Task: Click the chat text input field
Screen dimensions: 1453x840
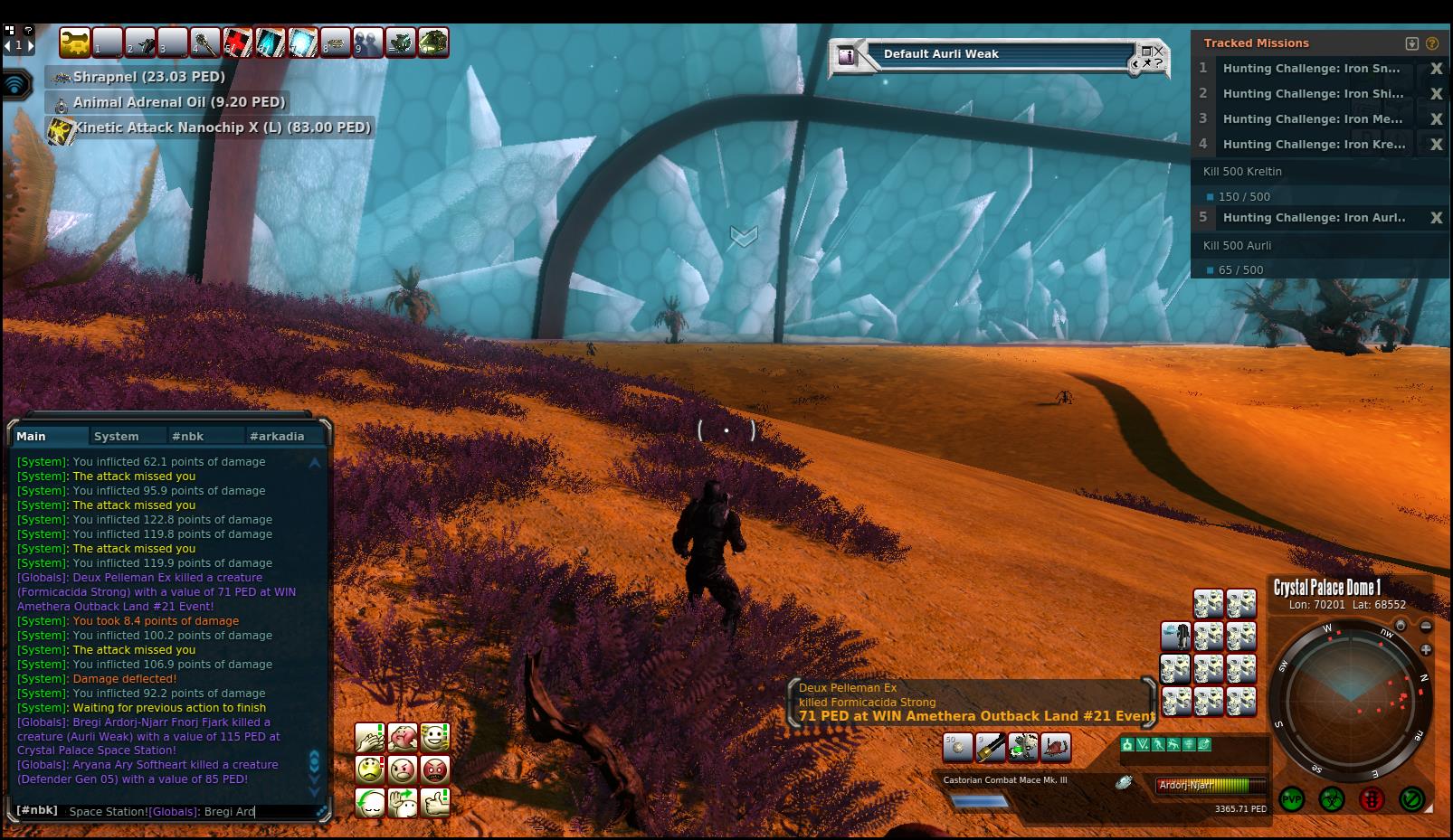Action: pyautogui.click(x=190, y=811)
